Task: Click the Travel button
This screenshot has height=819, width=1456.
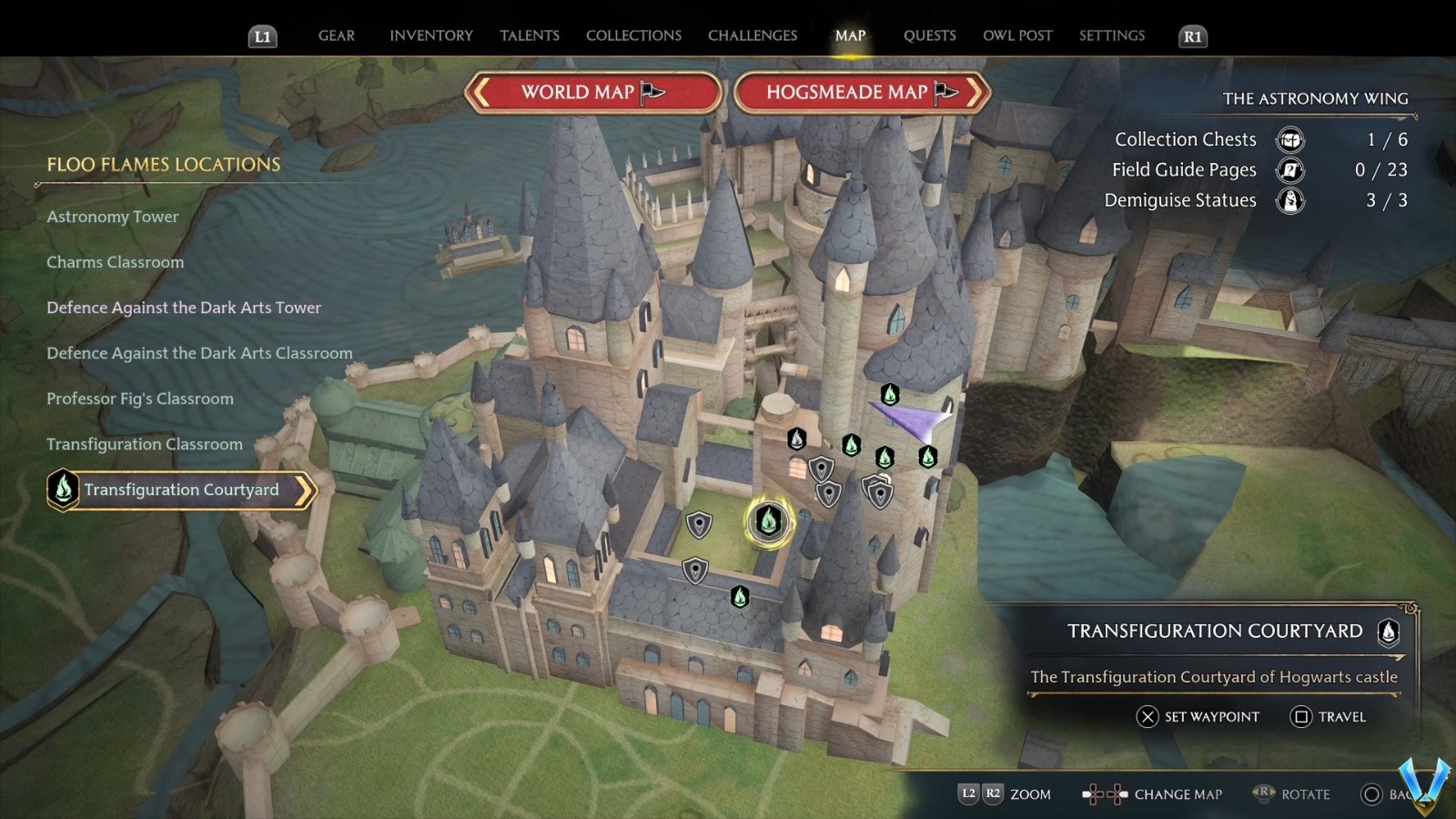Action: (x=1330, y=717)
